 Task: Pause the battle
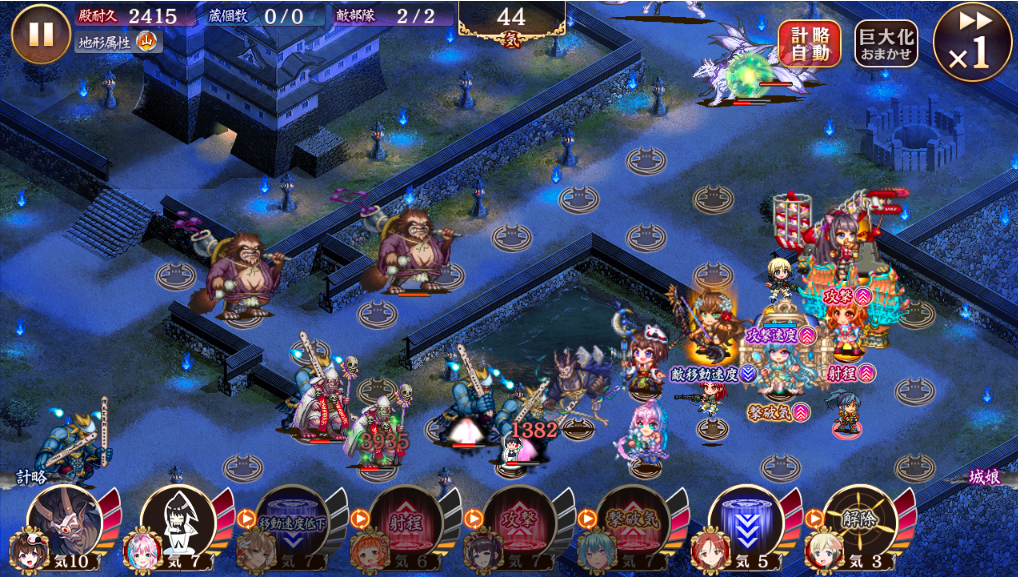pyautogui.click(x=40, y=35)
